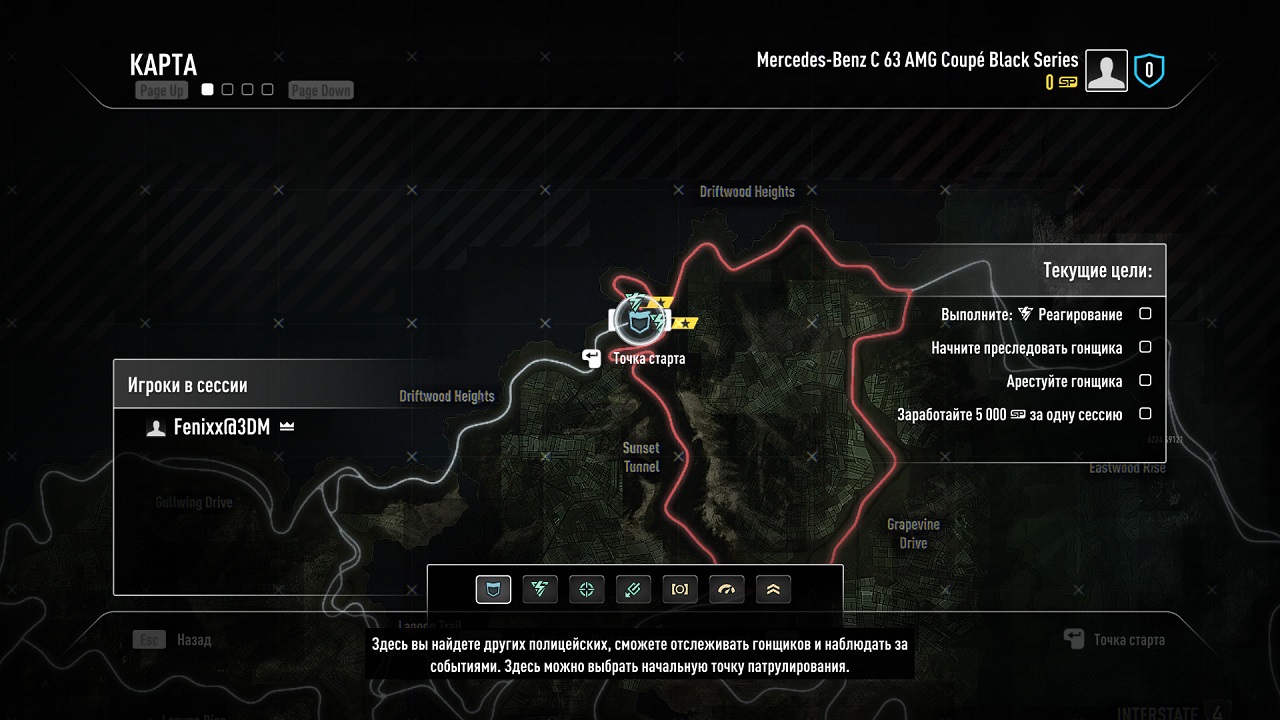
Task: Show the speed camera map filter
Action: pyautogui.click(x=680, y=590)
